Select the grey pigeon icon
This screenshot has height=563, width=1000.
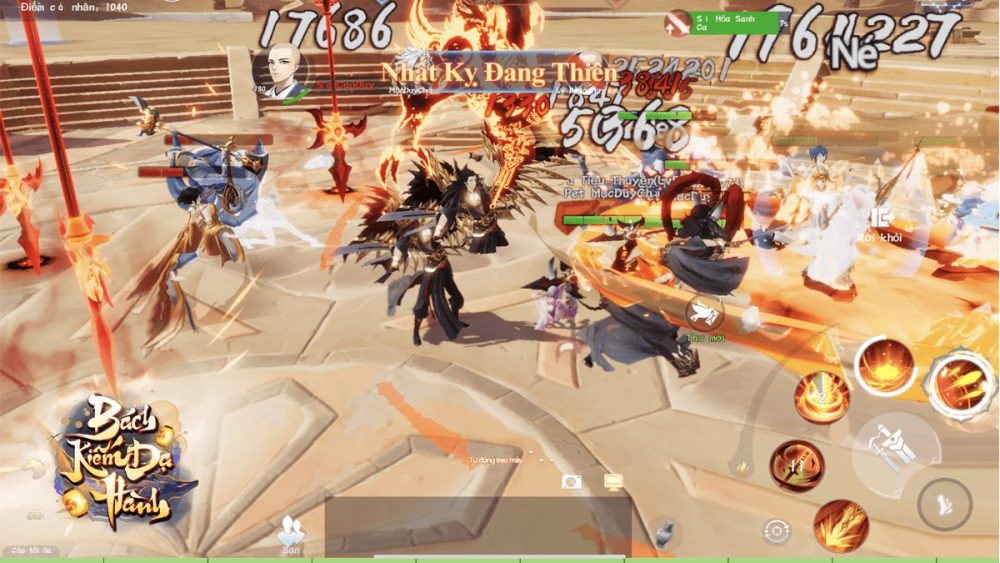tap(661, 531)
